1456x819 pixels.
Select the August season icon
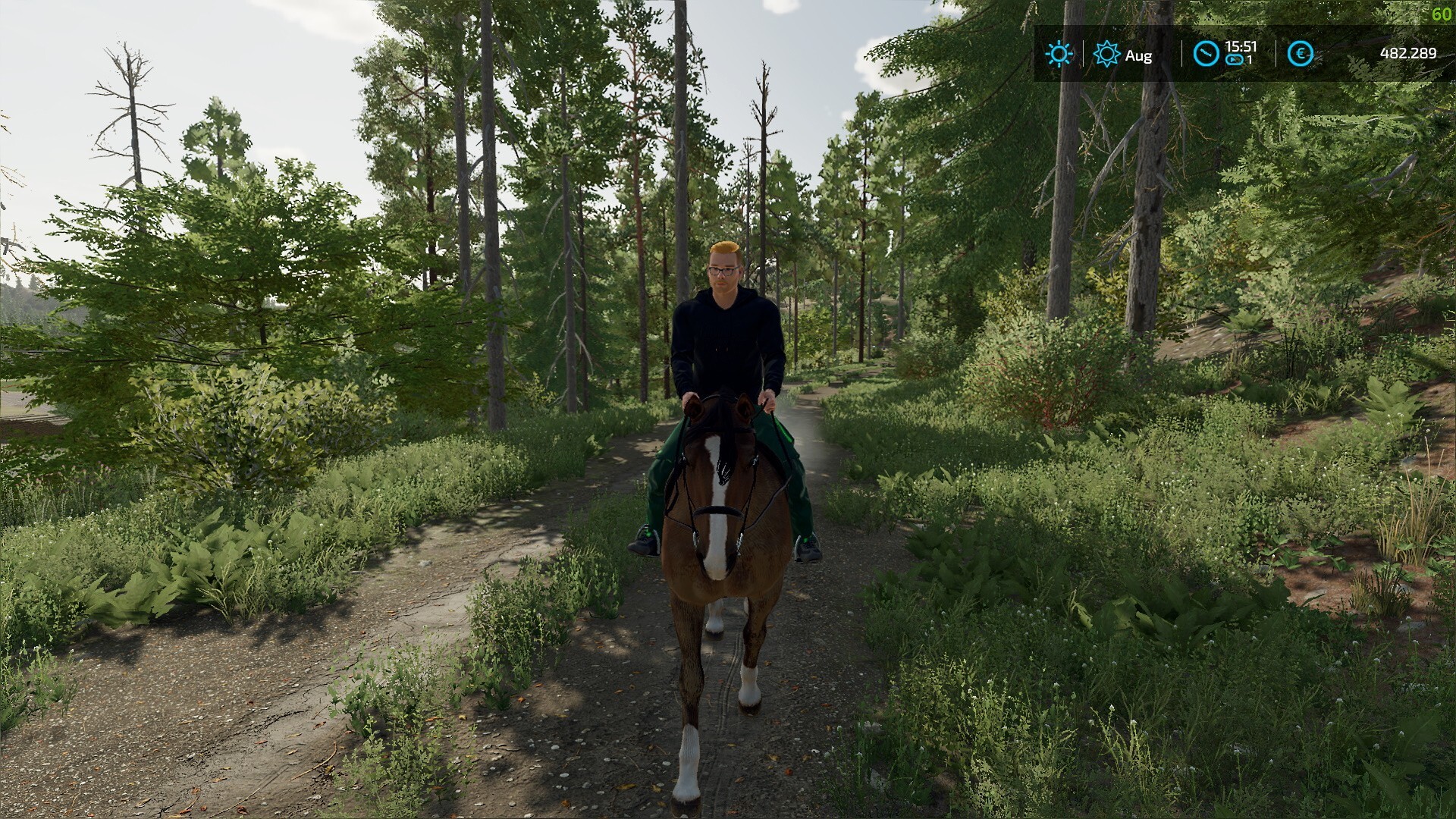pos(1107,54)
